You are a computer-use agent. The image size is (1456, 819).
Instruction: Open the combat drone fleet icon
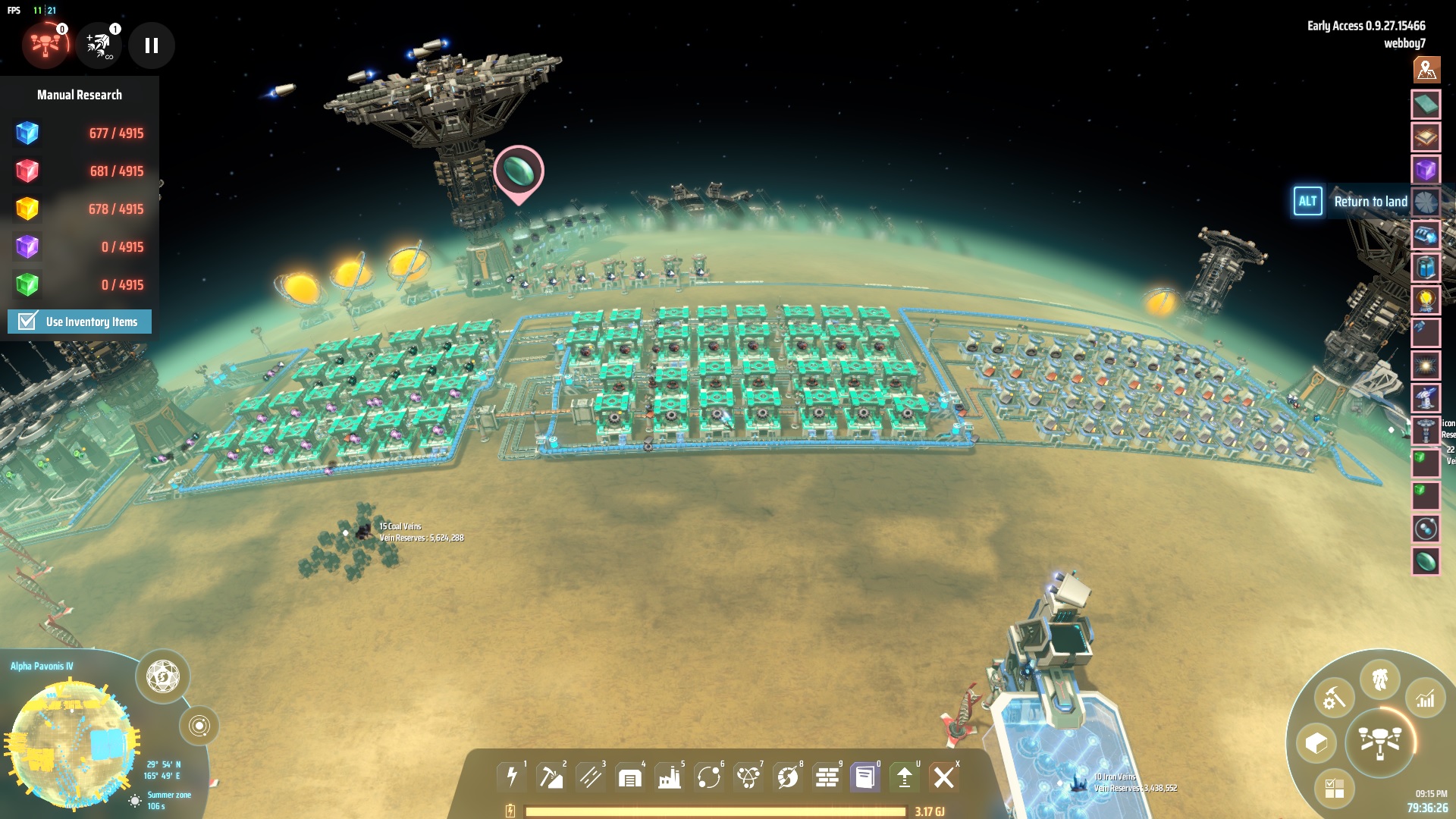99,46
